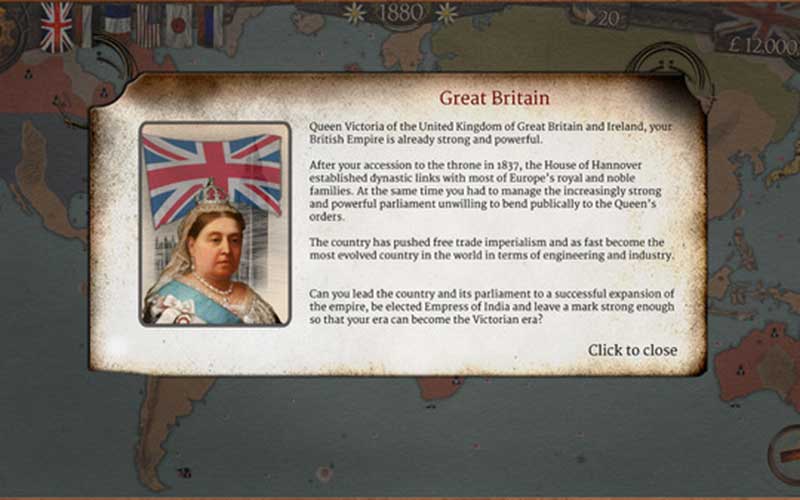Select the Japanese flag in top bar
This screenshot has width=800, height=500.
click(178, 24)
